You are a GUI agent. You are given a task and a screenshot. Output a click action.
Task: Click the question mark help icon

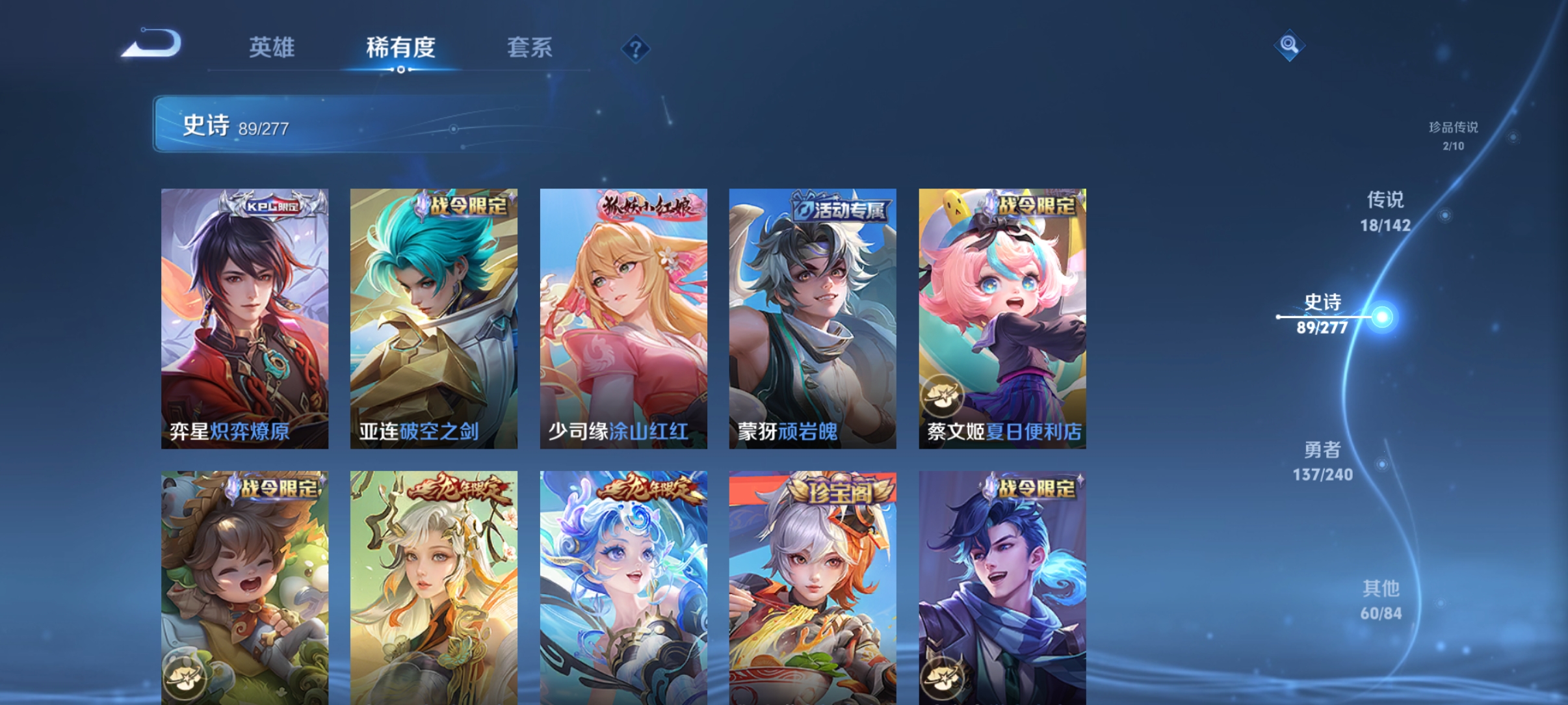click(636, 48)
